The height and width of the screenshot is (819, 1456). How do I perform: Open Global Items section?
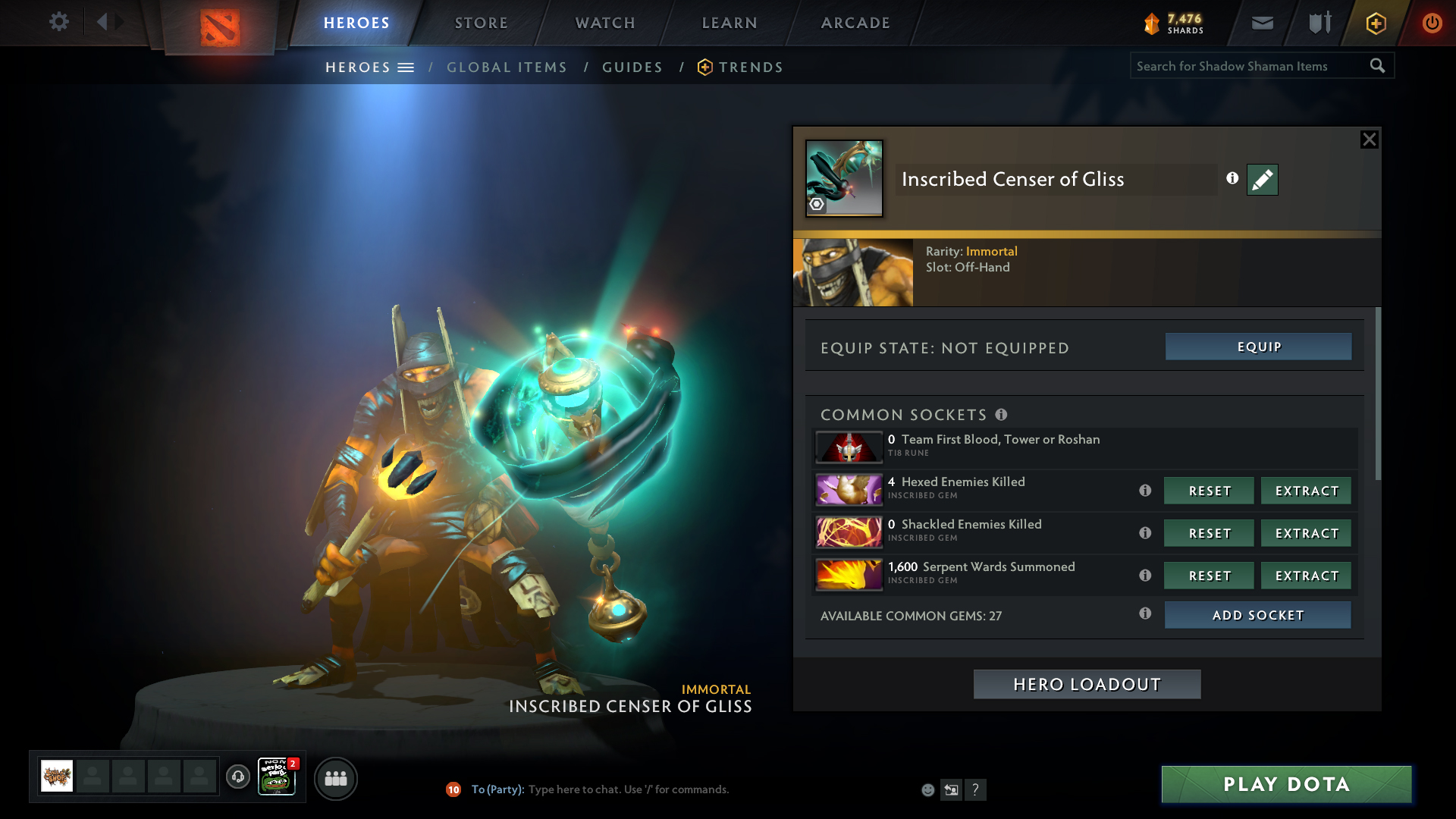point(507,67)
